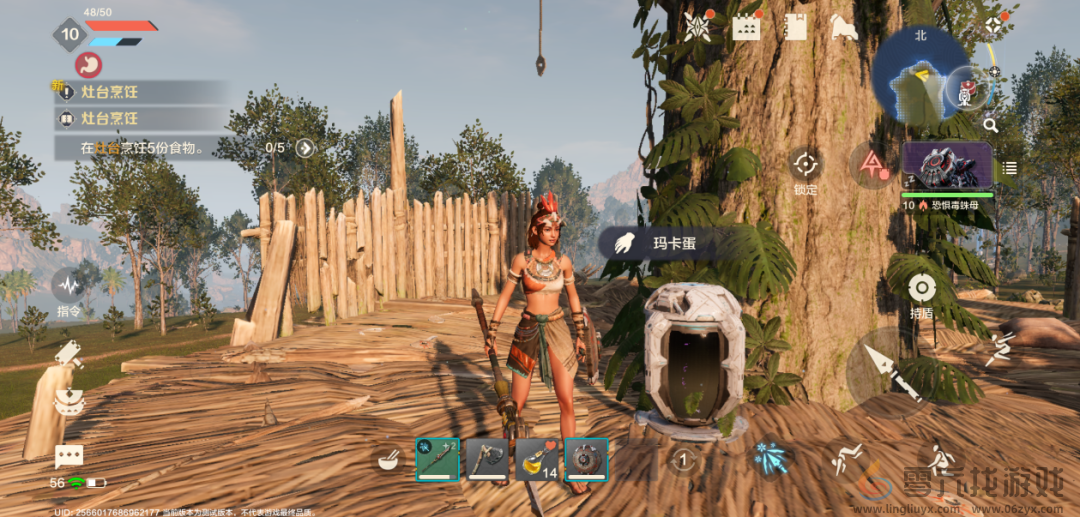This screenshot has height=517, width=1080.
Task: Tap the 锁定 lock-on target button
Action: [x=805, y=165]
